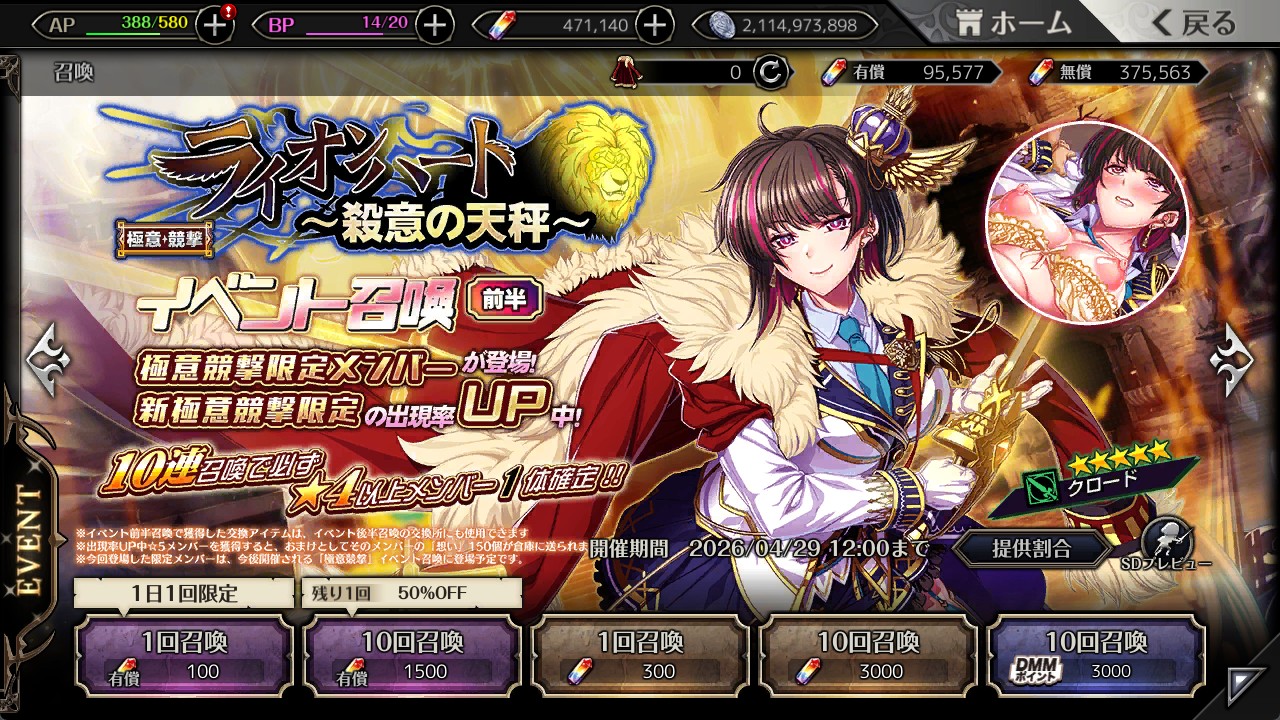Buy more gems with the plus button
Screen dimensions: 1280x720
pos(654,25)
